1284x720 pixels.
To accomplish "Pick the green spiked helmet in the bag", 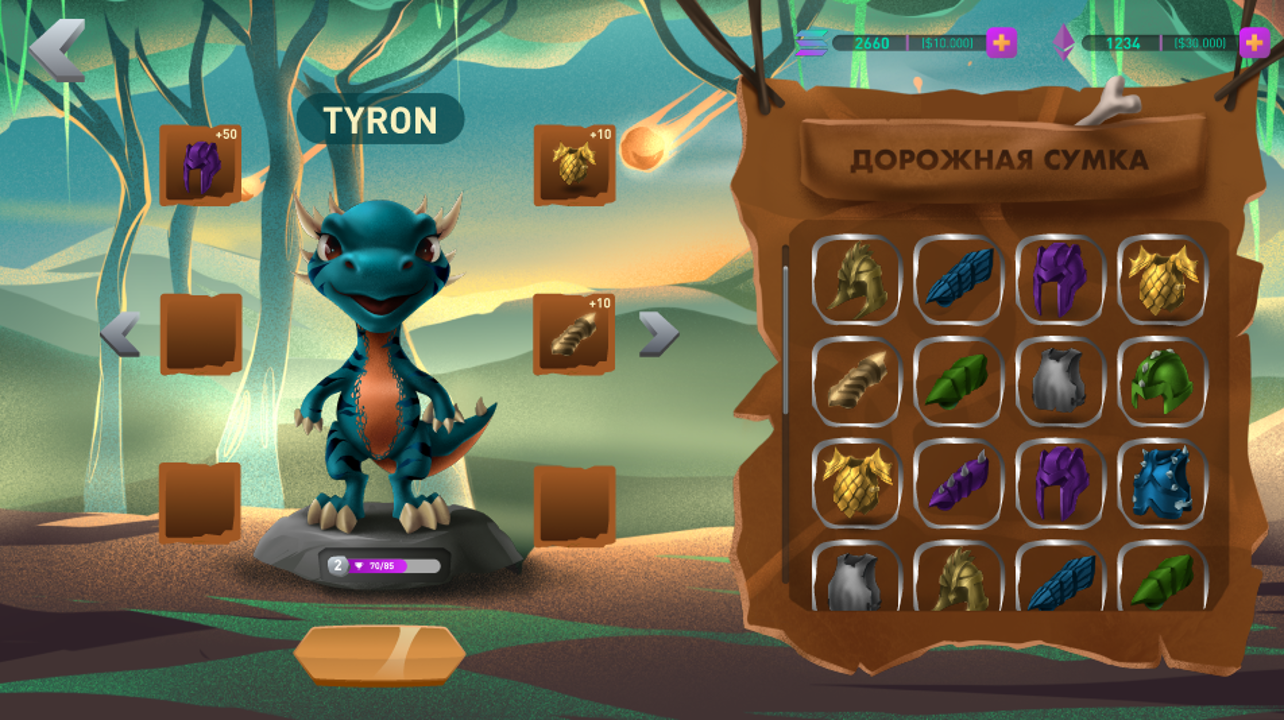I will [1161, 382].
